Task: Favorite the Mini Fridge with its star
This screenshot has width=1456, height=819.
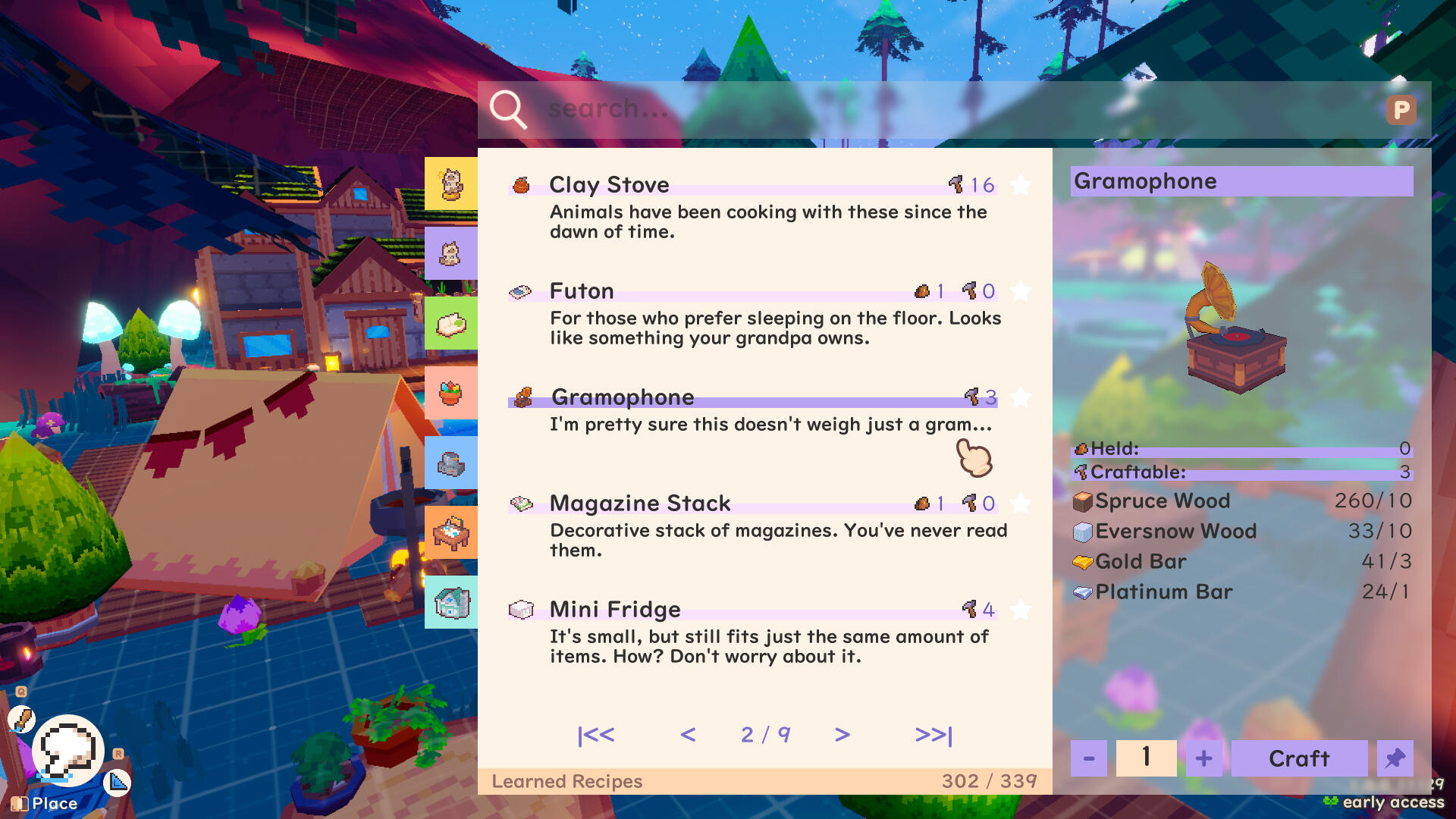Action: coord(1021,610)
